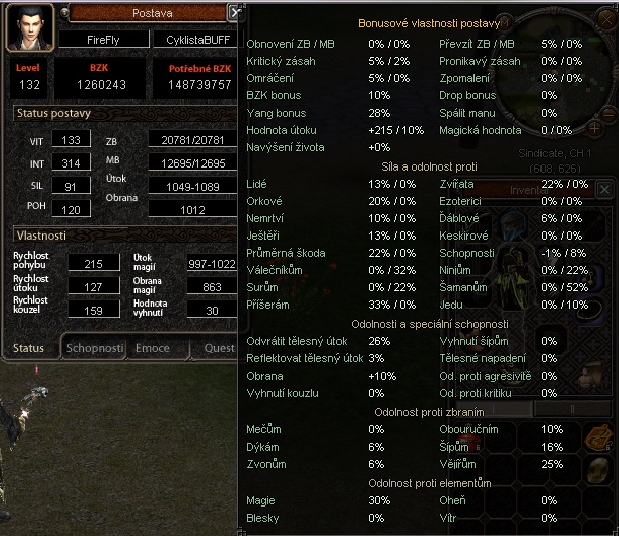Toggle the small round button beside Postava title
Viewport: 619px width, 536px height.
click(x=65, y=12)
